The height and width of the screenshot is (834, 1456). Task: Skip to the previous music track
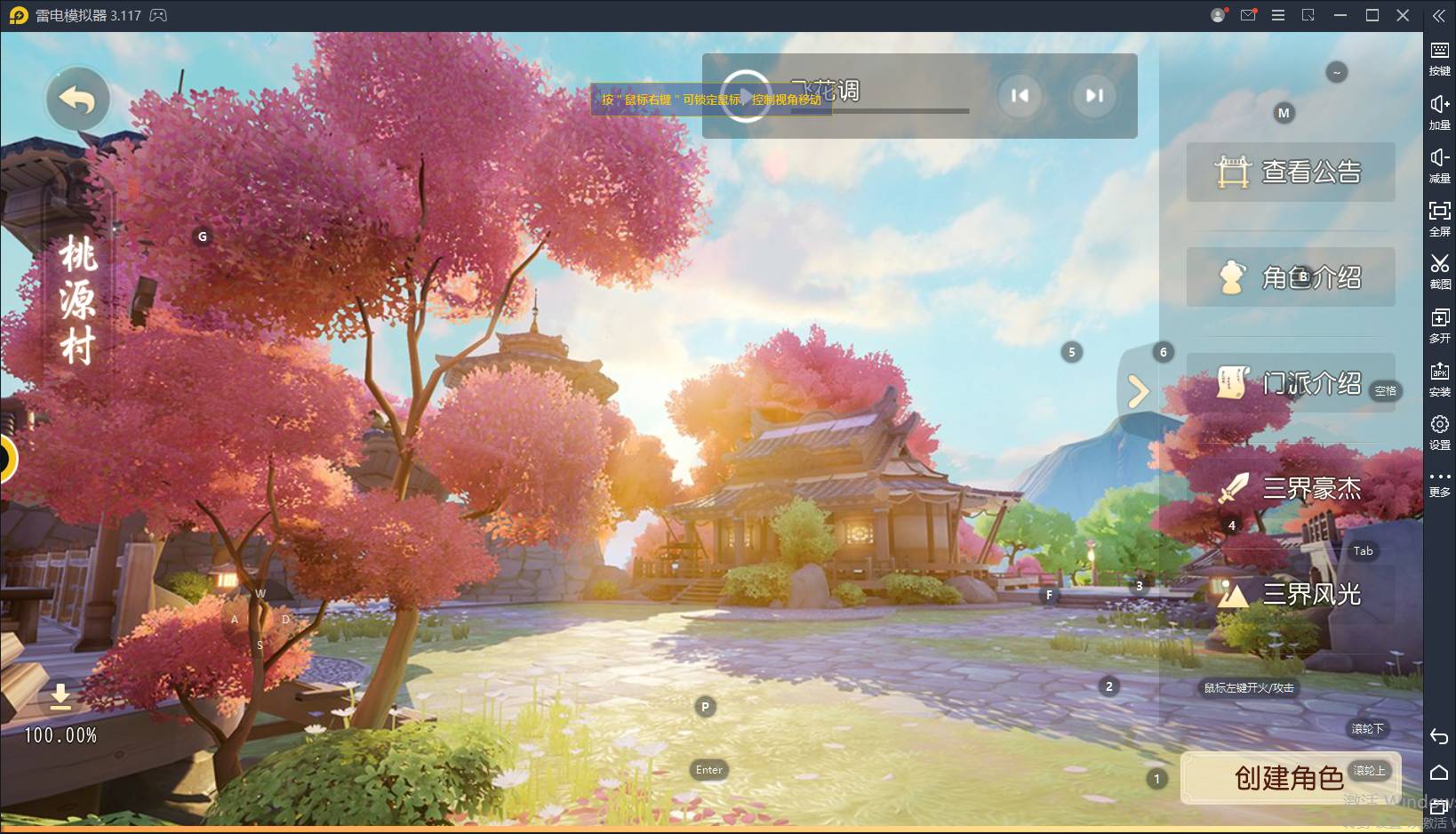coord(1020,95)
